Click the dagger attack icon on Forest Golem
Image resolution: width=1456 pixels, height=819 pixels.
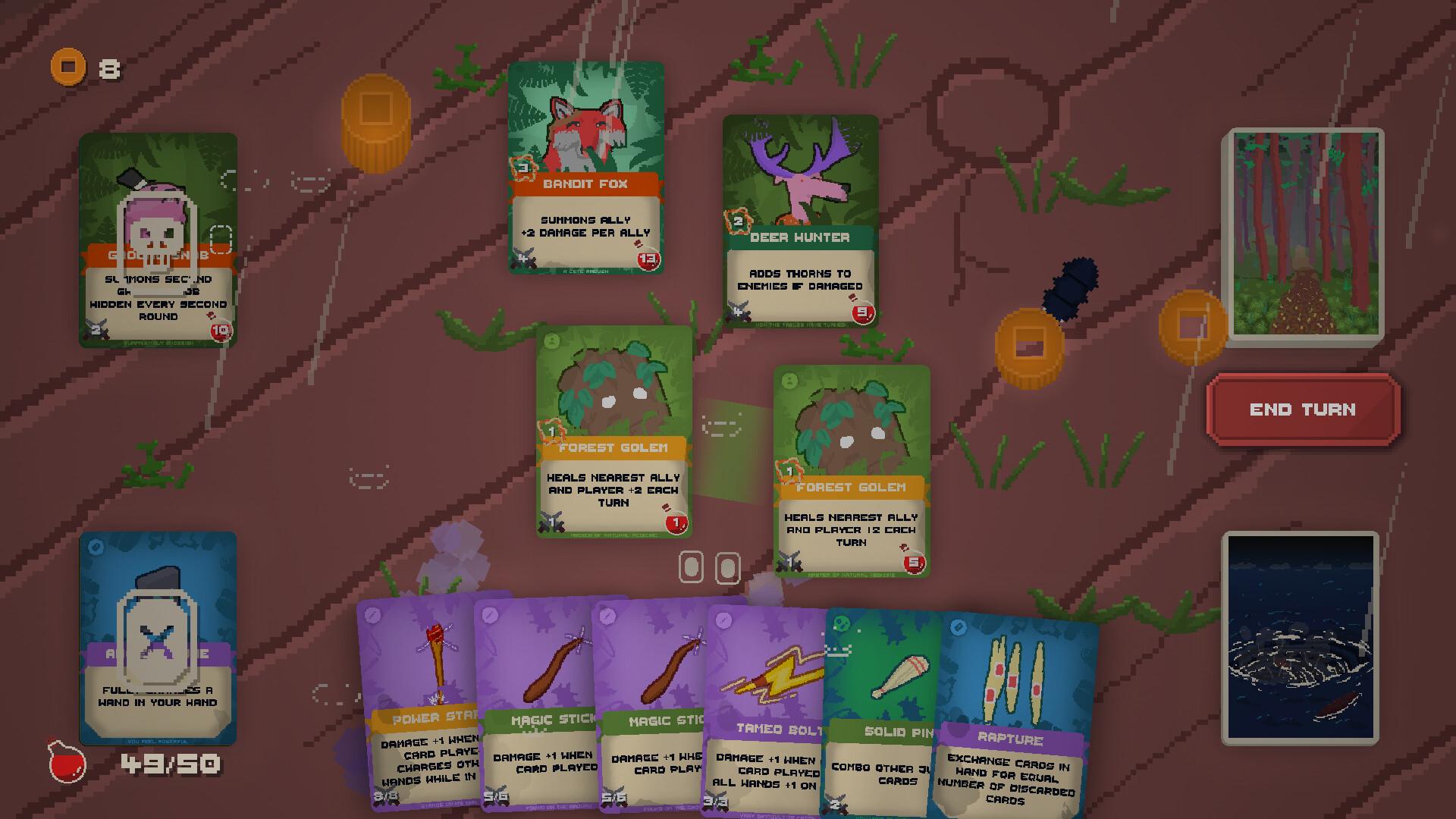pos(551,522)
